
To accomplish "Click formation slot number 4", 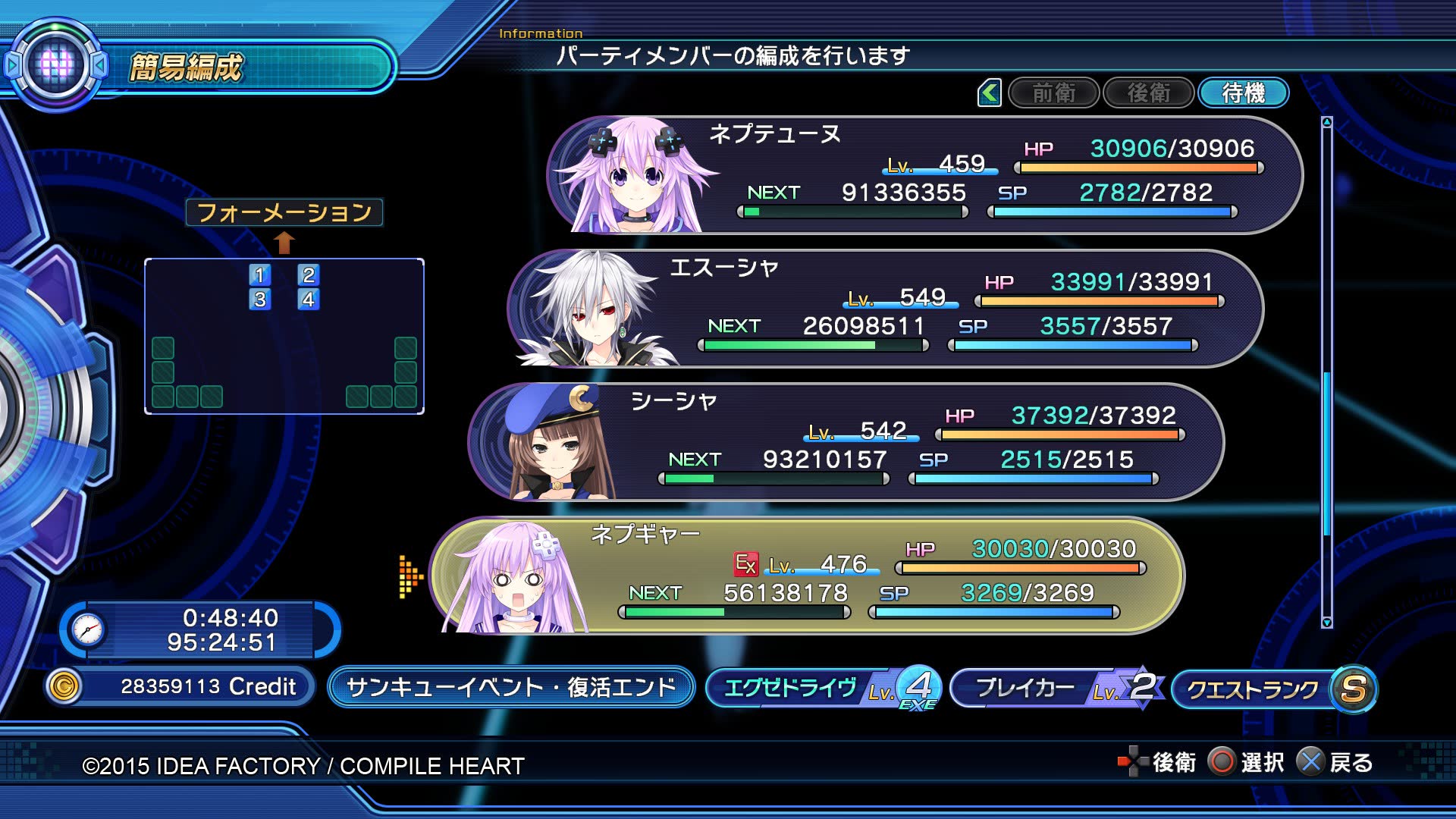I will pos(308,300).
